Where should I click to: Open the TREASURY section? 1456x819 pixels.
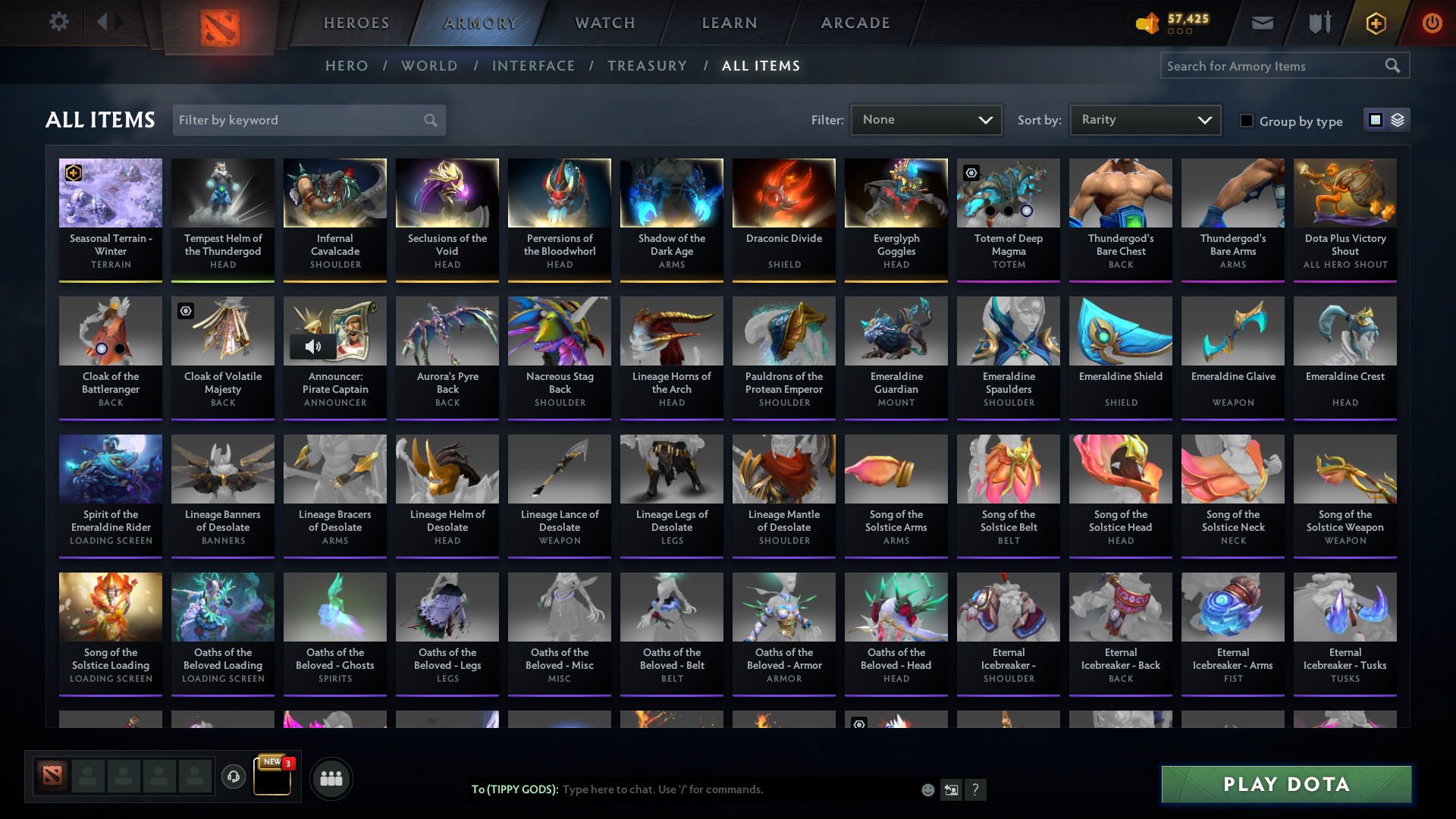[647, 66]
